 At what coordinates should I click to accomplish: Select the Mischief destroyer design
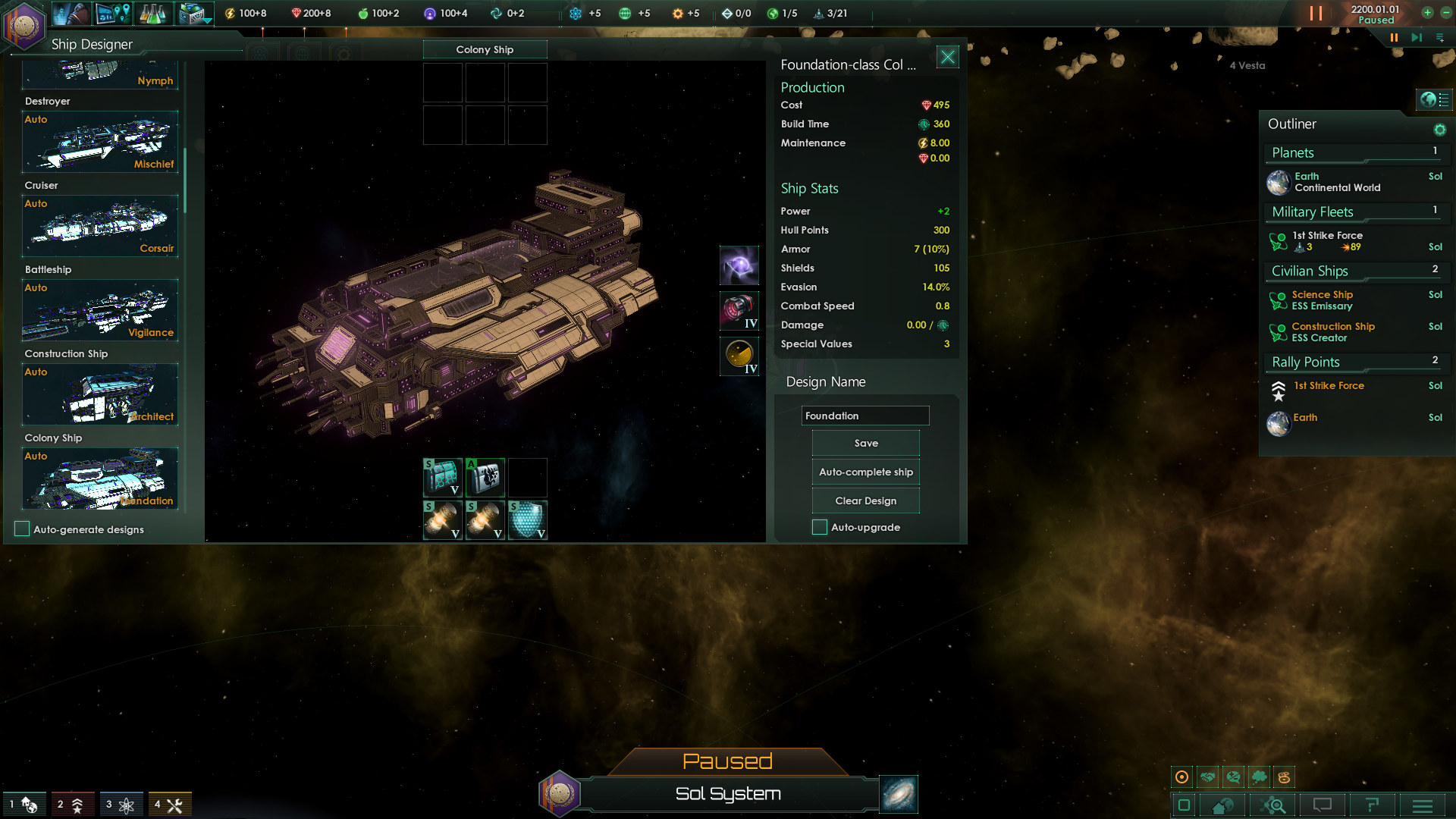100,143
